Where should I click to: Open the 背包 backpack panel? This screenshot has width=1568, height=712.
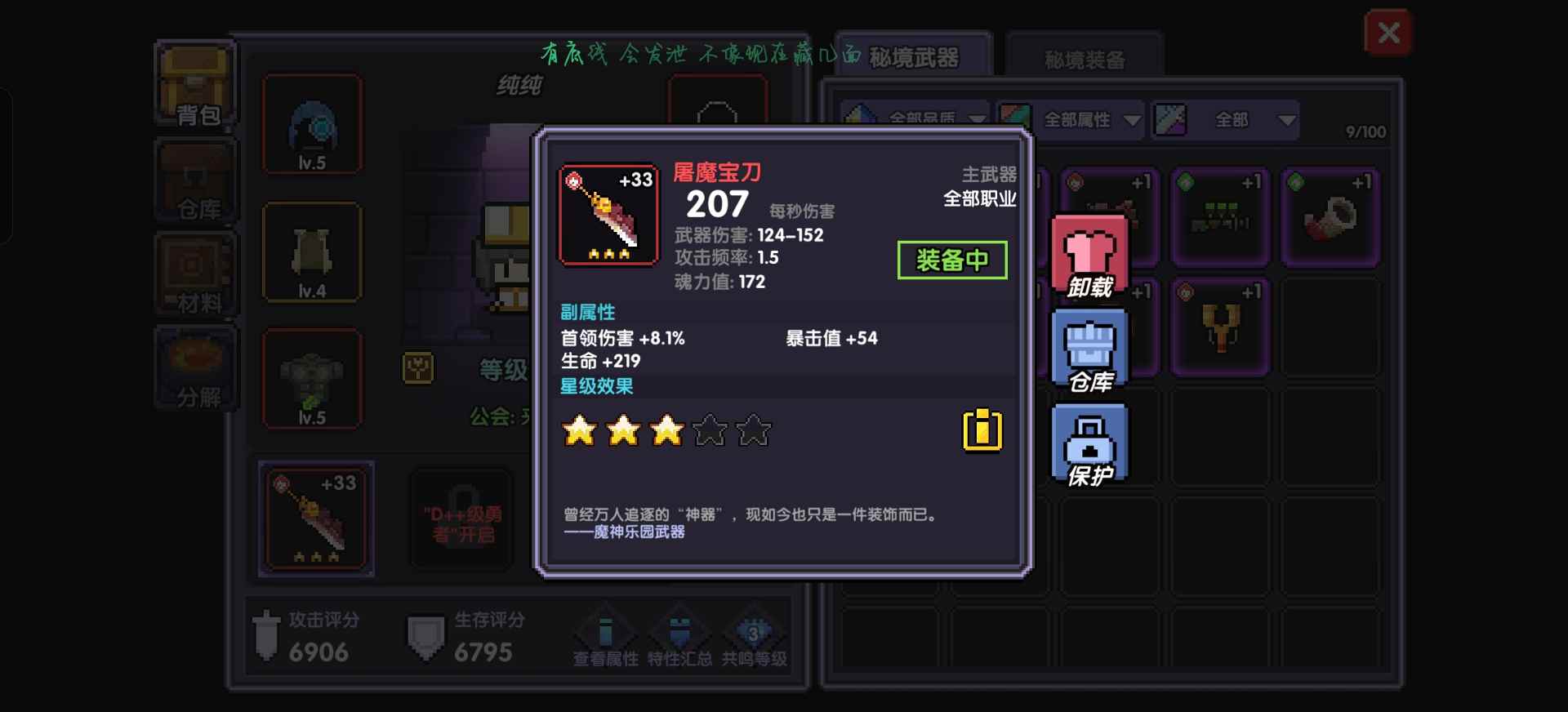194,84
